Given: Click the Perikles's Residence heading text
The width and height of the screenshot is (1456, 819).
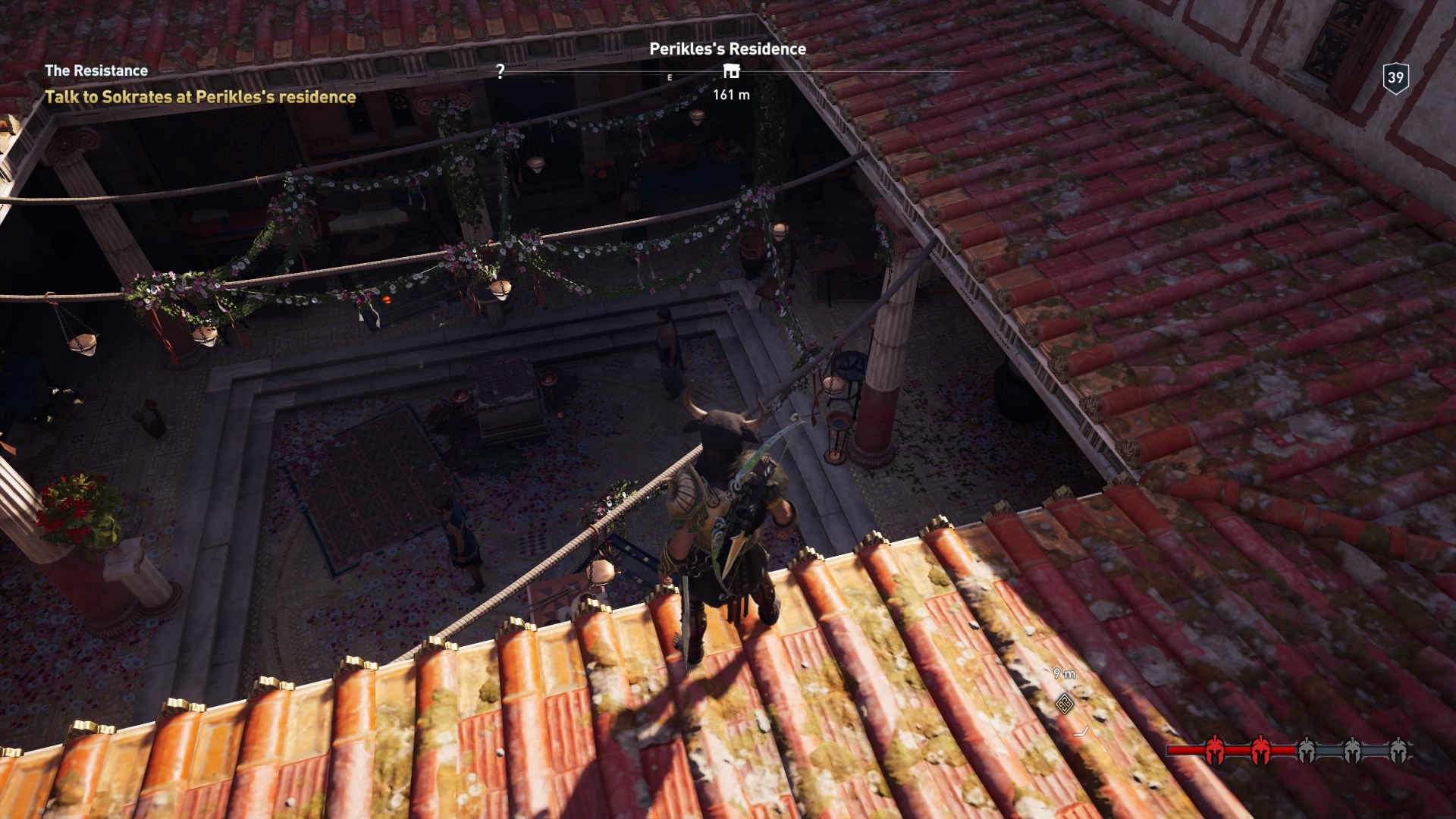Looking at the screenshot, I should point(729,49).
